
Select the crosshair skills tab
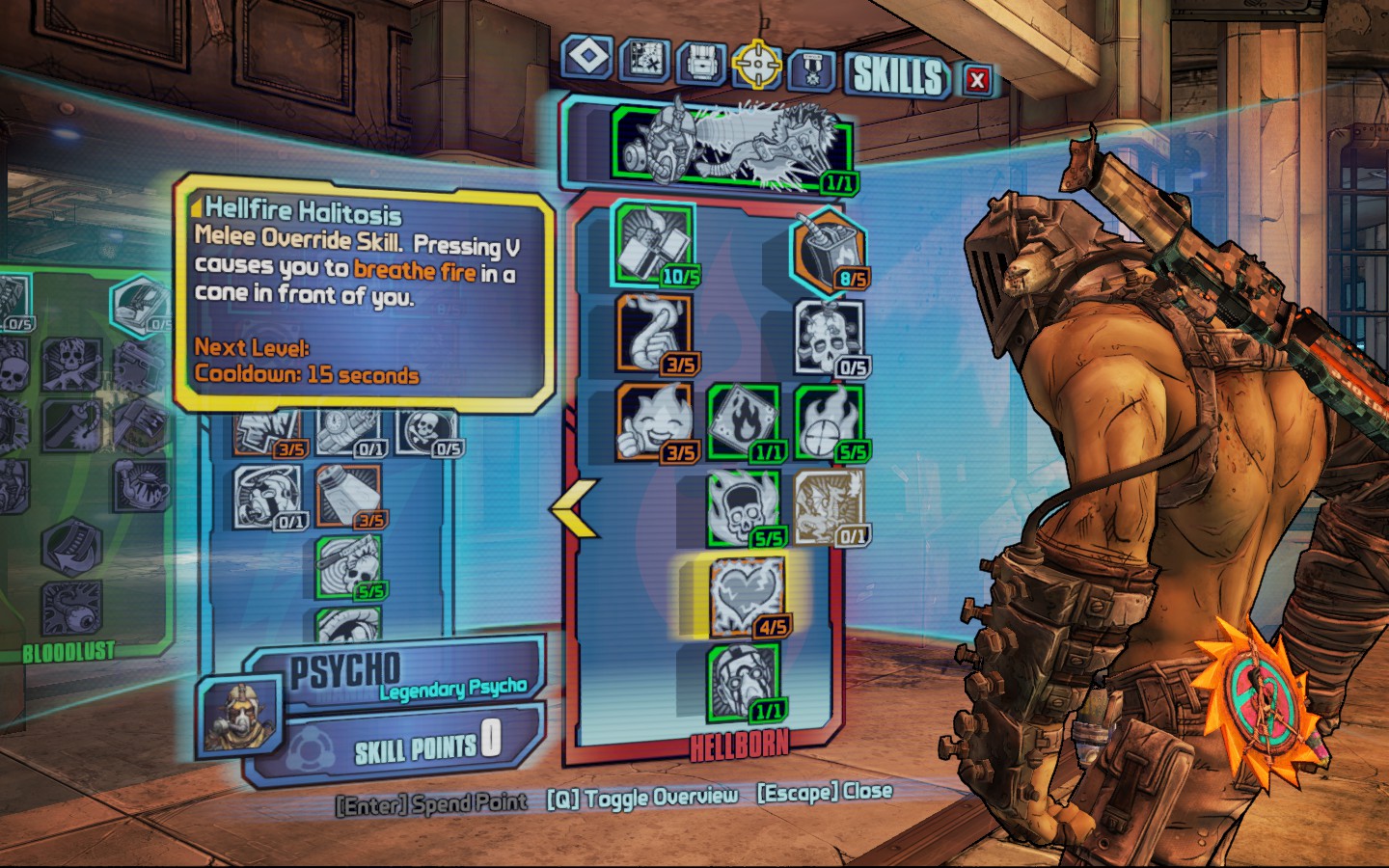[756, 64]
